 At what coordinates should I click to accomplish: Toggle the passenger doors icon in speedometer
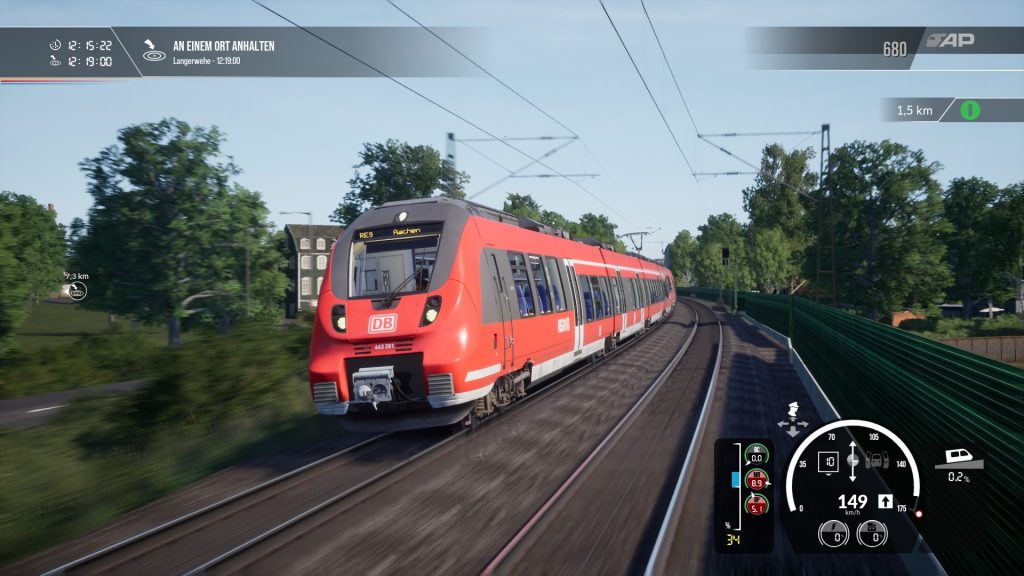pyautogui.click(x=876, y=462)
